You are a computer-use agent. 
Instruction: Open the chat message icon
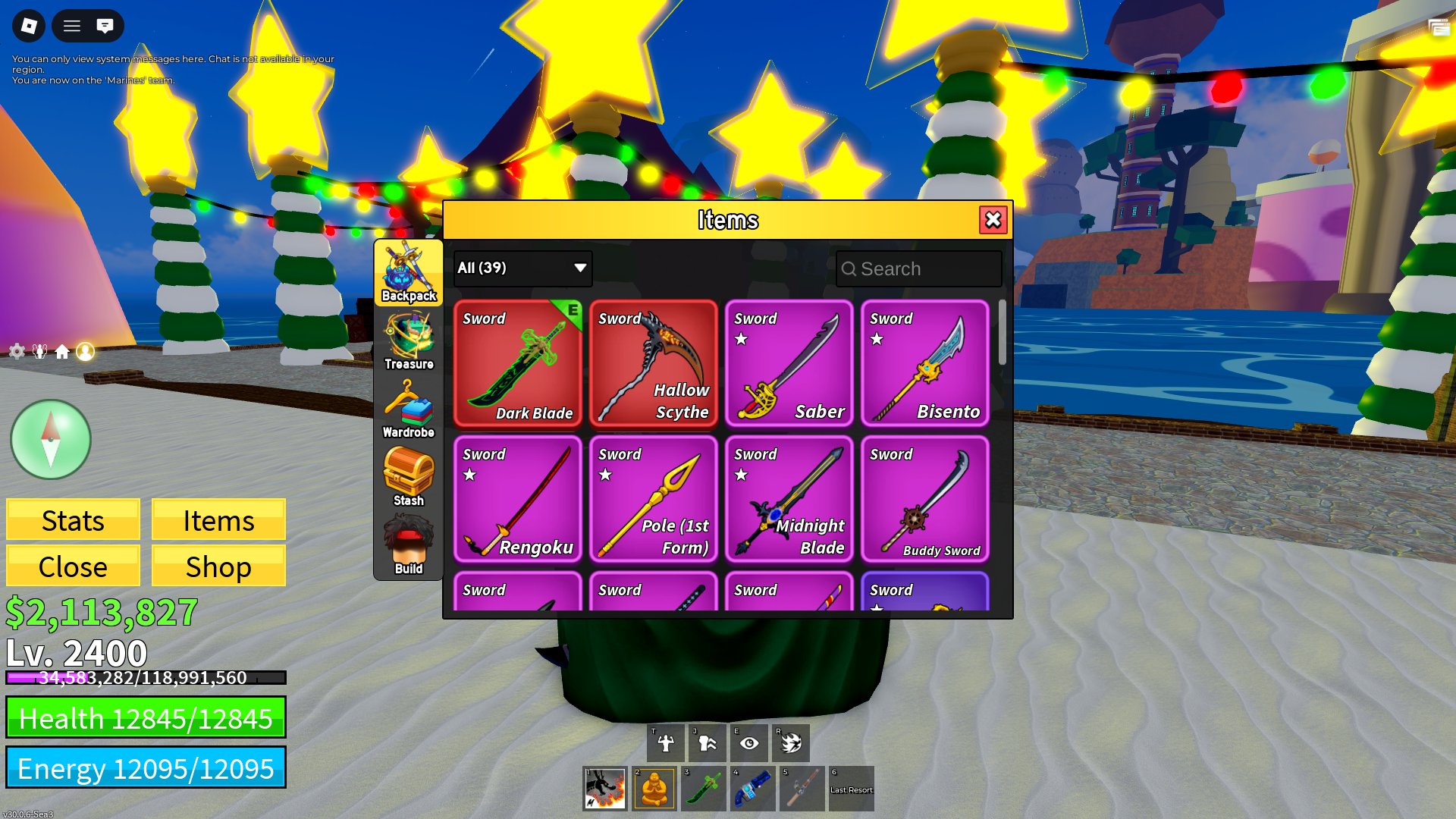pos(105,26)
